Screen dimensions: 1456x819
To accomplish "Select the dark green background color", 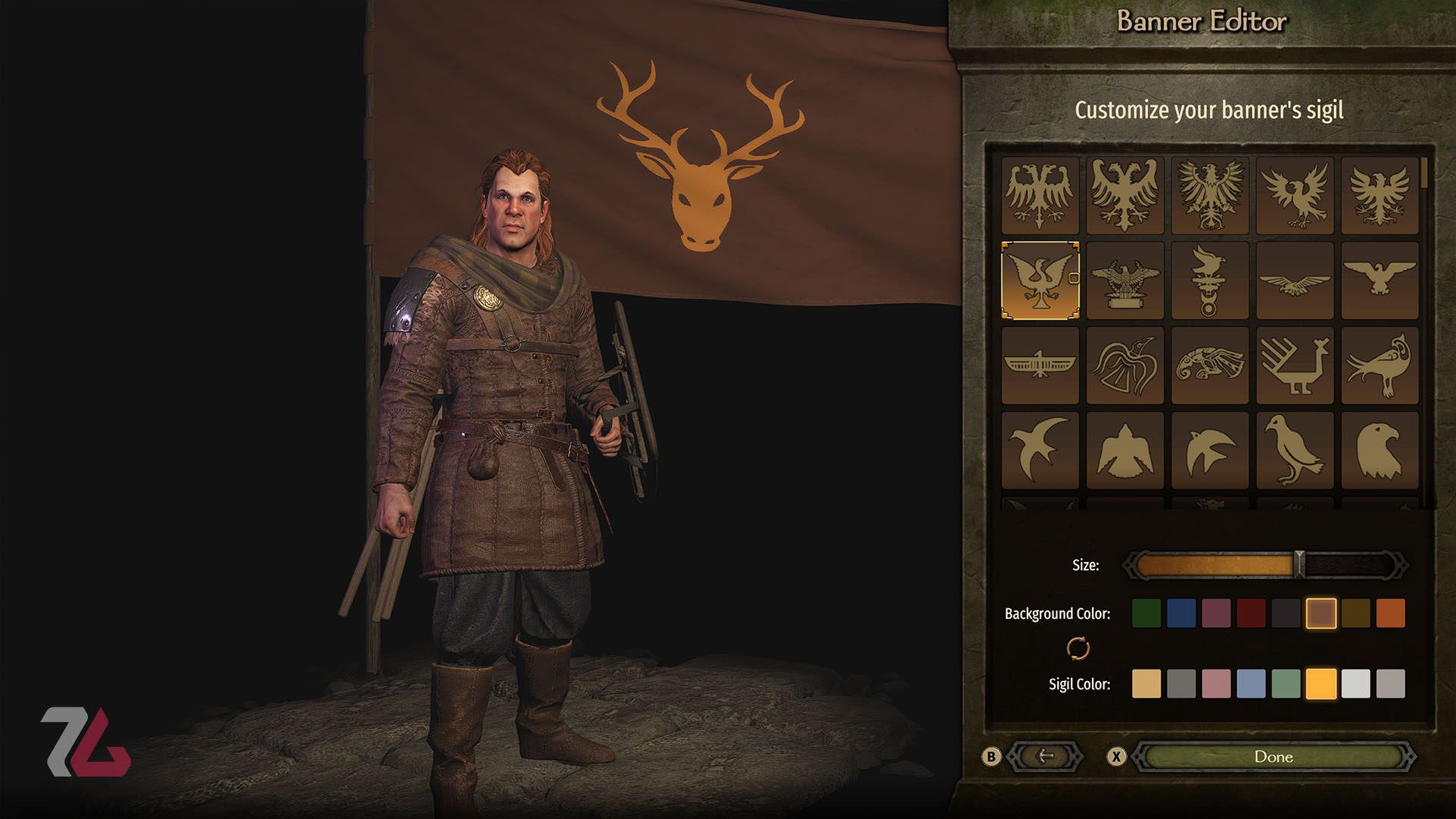I will (x=1146, y=613).
